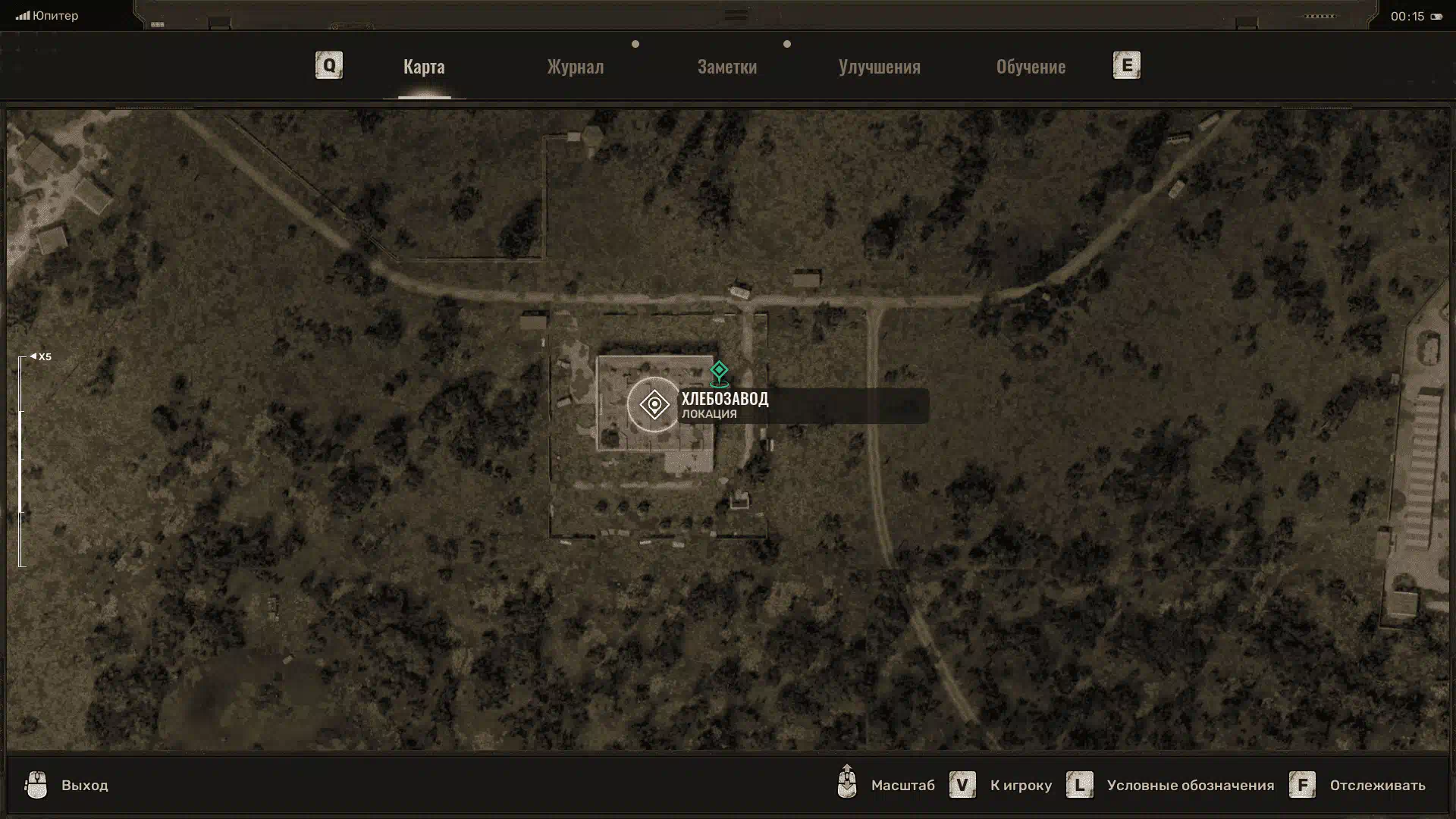Open the Журнал tab
The height and width of the screenshot is (819, 1456).
[576, 67]
